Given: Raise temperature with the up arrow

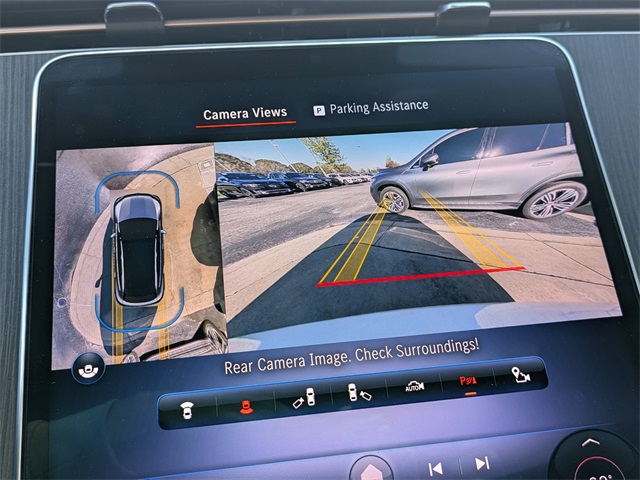Looking at the screenshot, I should 590,442.
